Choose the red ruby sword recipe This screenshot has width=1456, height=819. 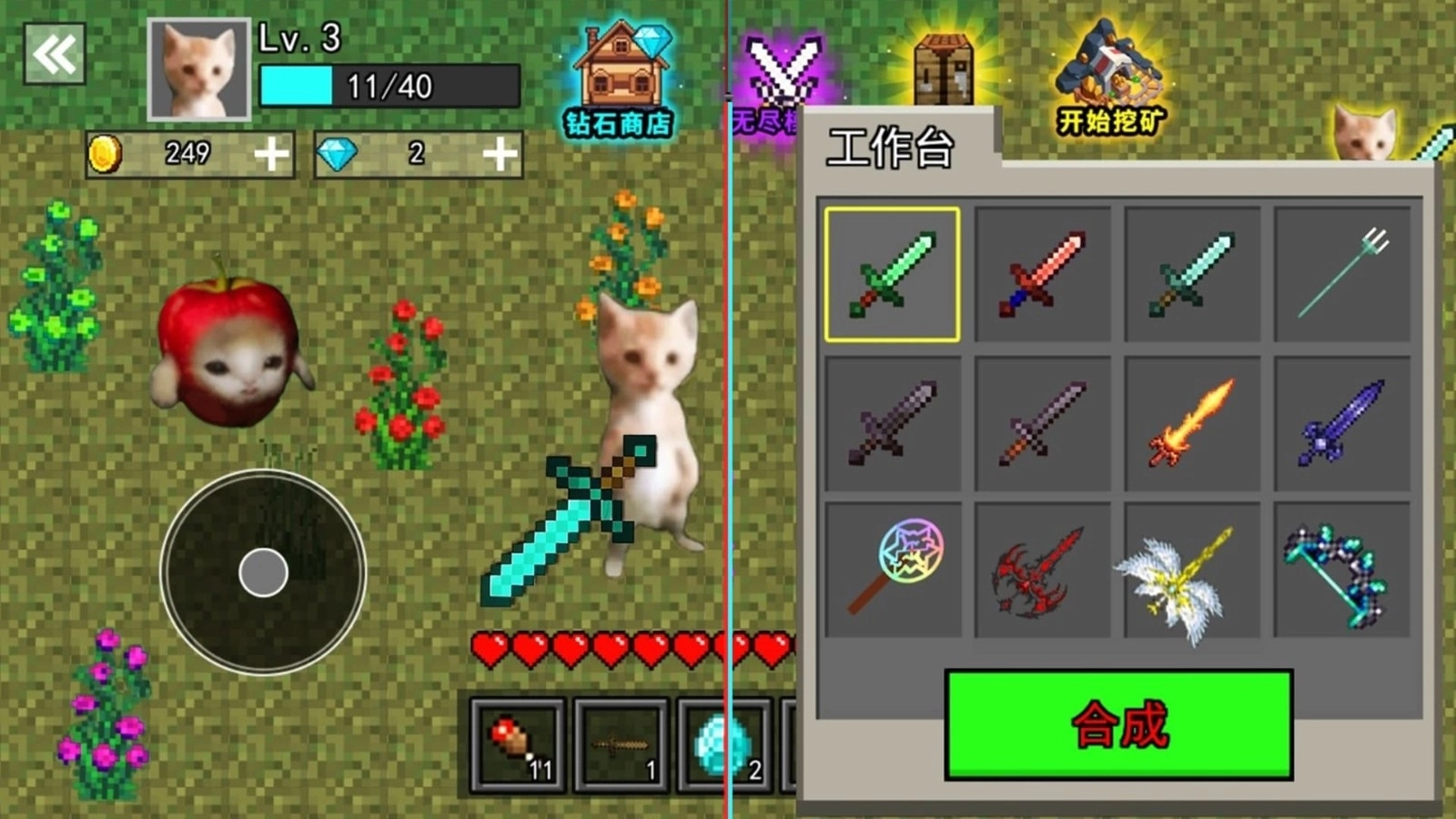(x=1042, y=274)
